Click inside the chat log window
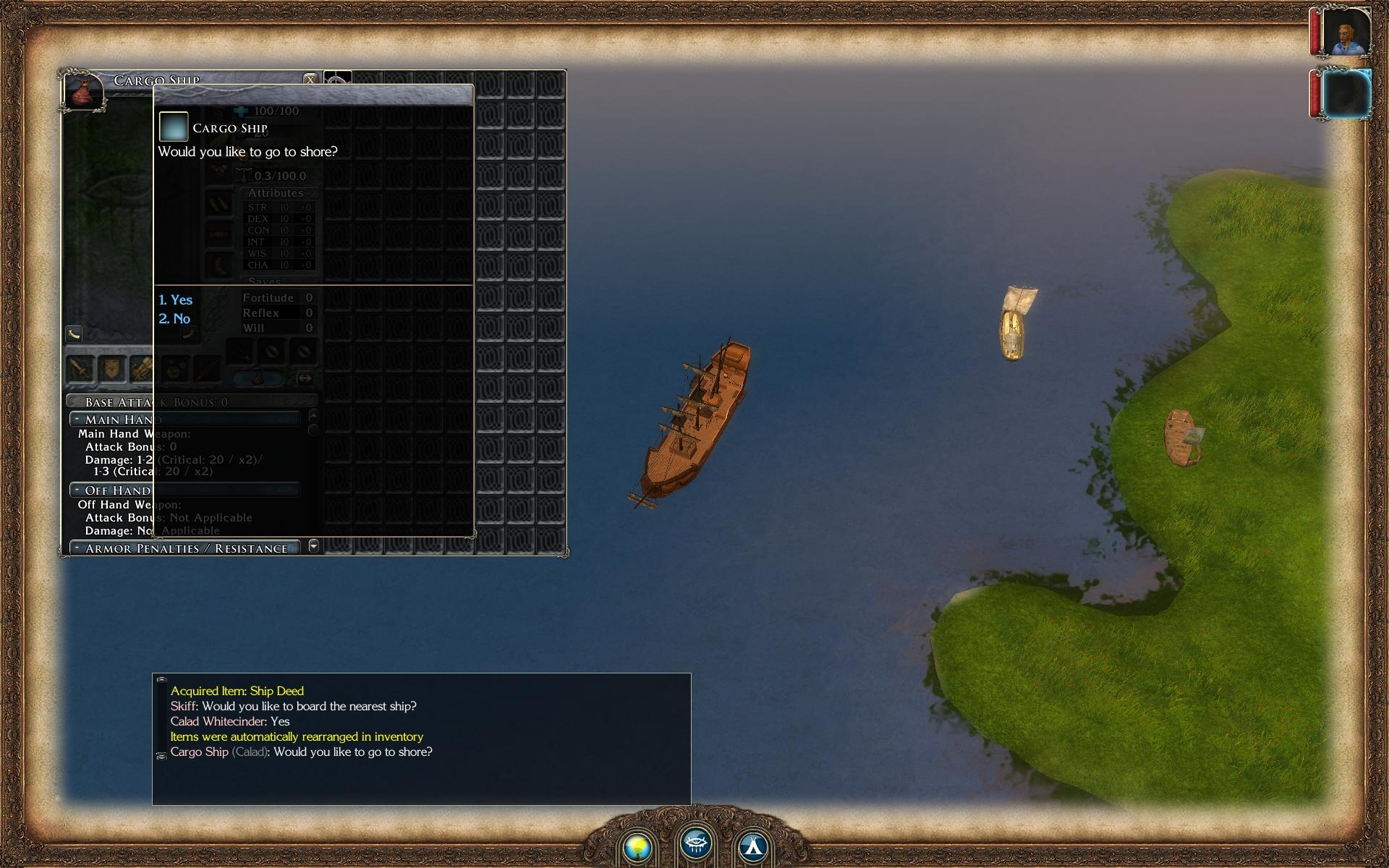Screen dimensions: 1389x868 pyautogui.click(x=421, y=774)
